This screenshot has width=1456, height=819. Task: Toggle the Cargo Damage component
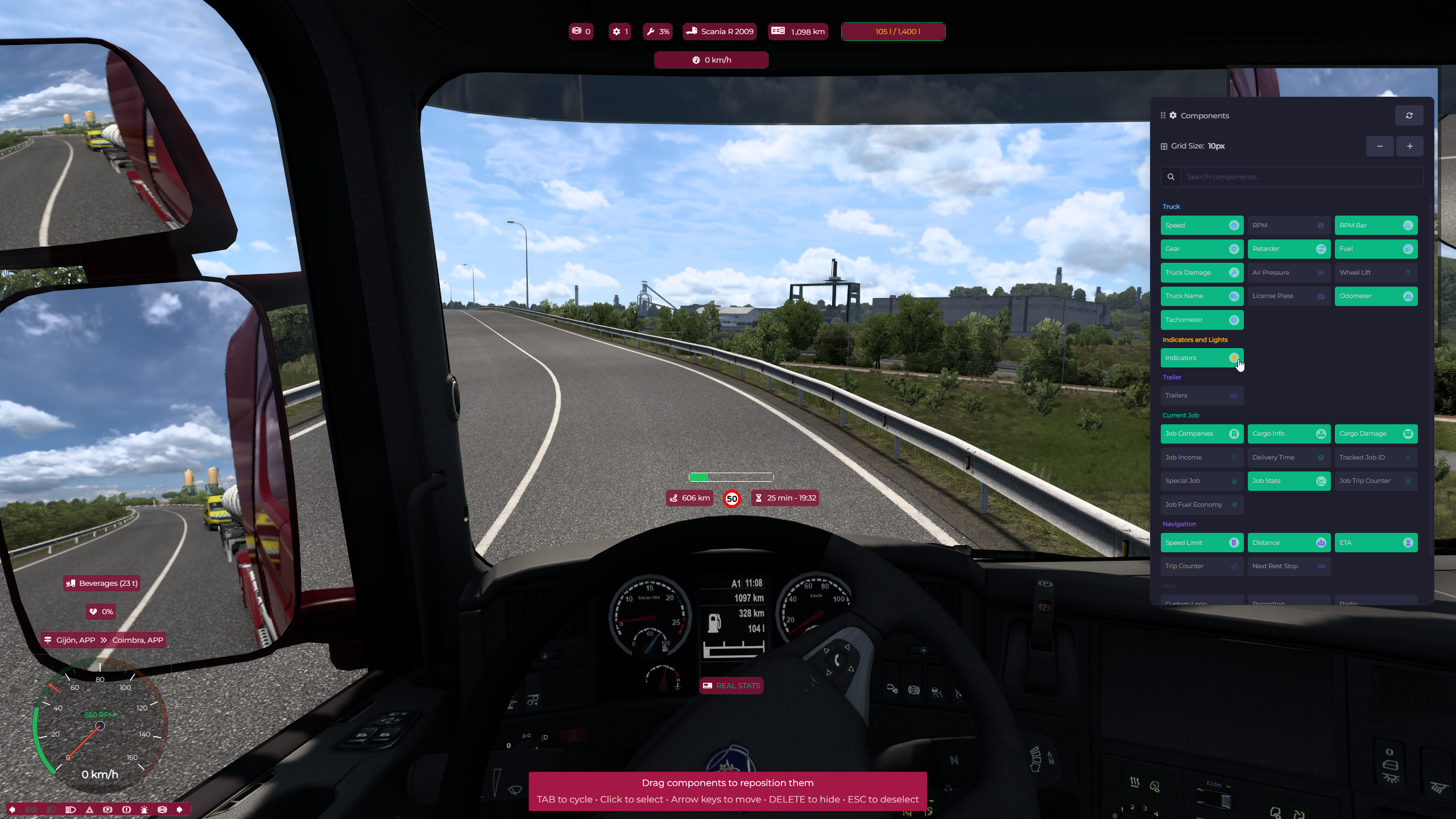point(1375,433)
